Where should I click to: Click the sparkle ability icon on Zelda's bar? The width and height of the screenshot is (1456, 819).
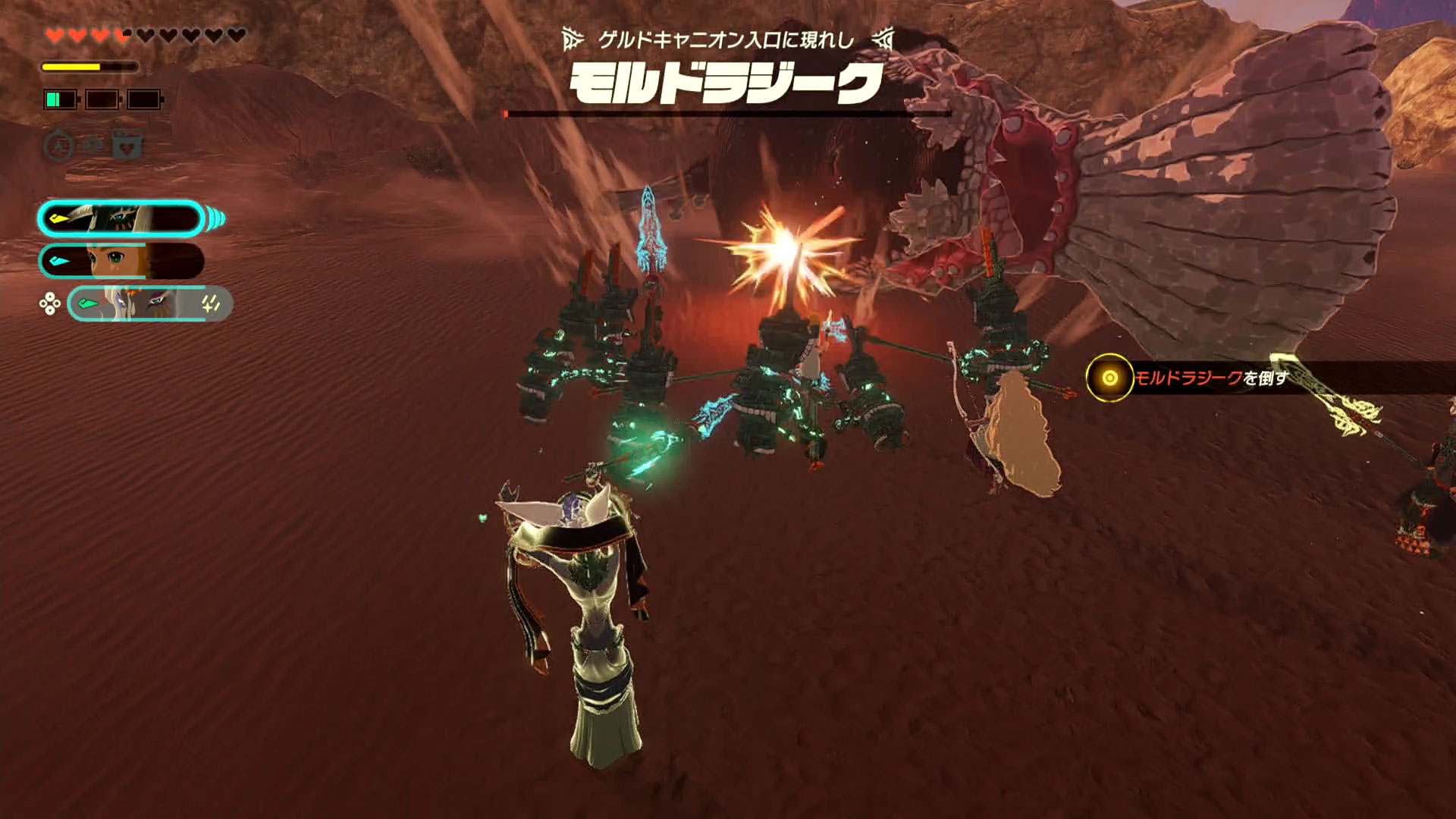(x=210, y=303)
